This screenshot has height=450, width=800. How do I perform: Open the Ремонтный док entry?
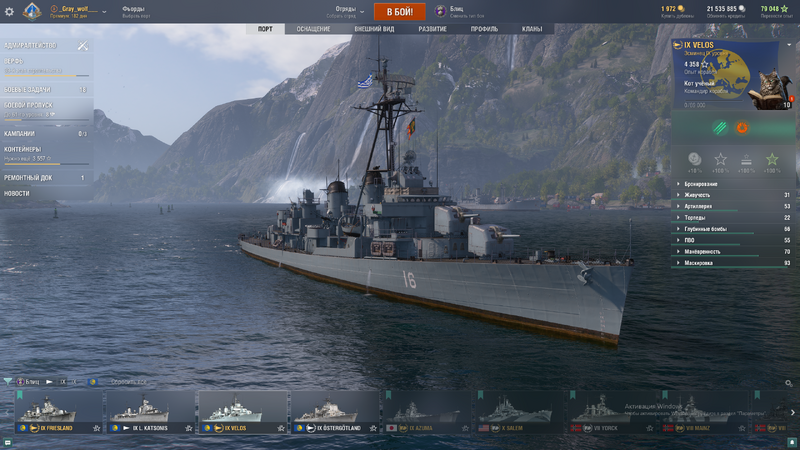(x=28, y=178)
